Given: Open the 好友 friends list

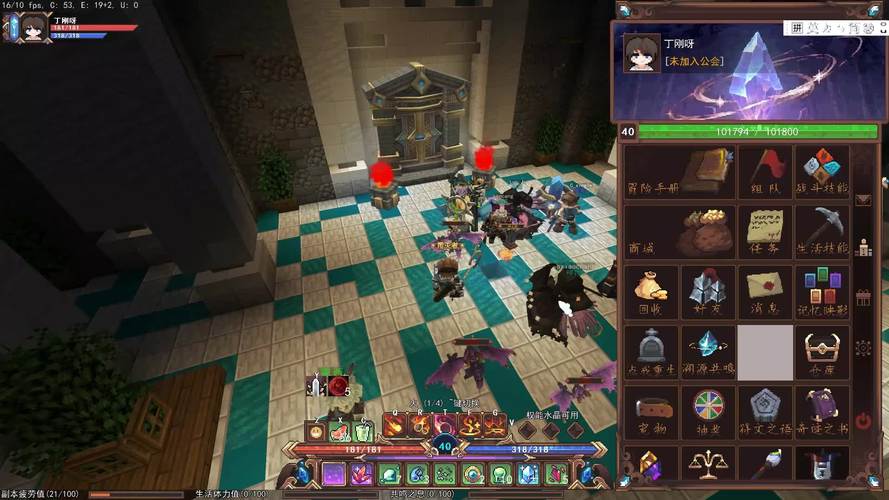Looking at the screenshot, I should pos(708,292).
